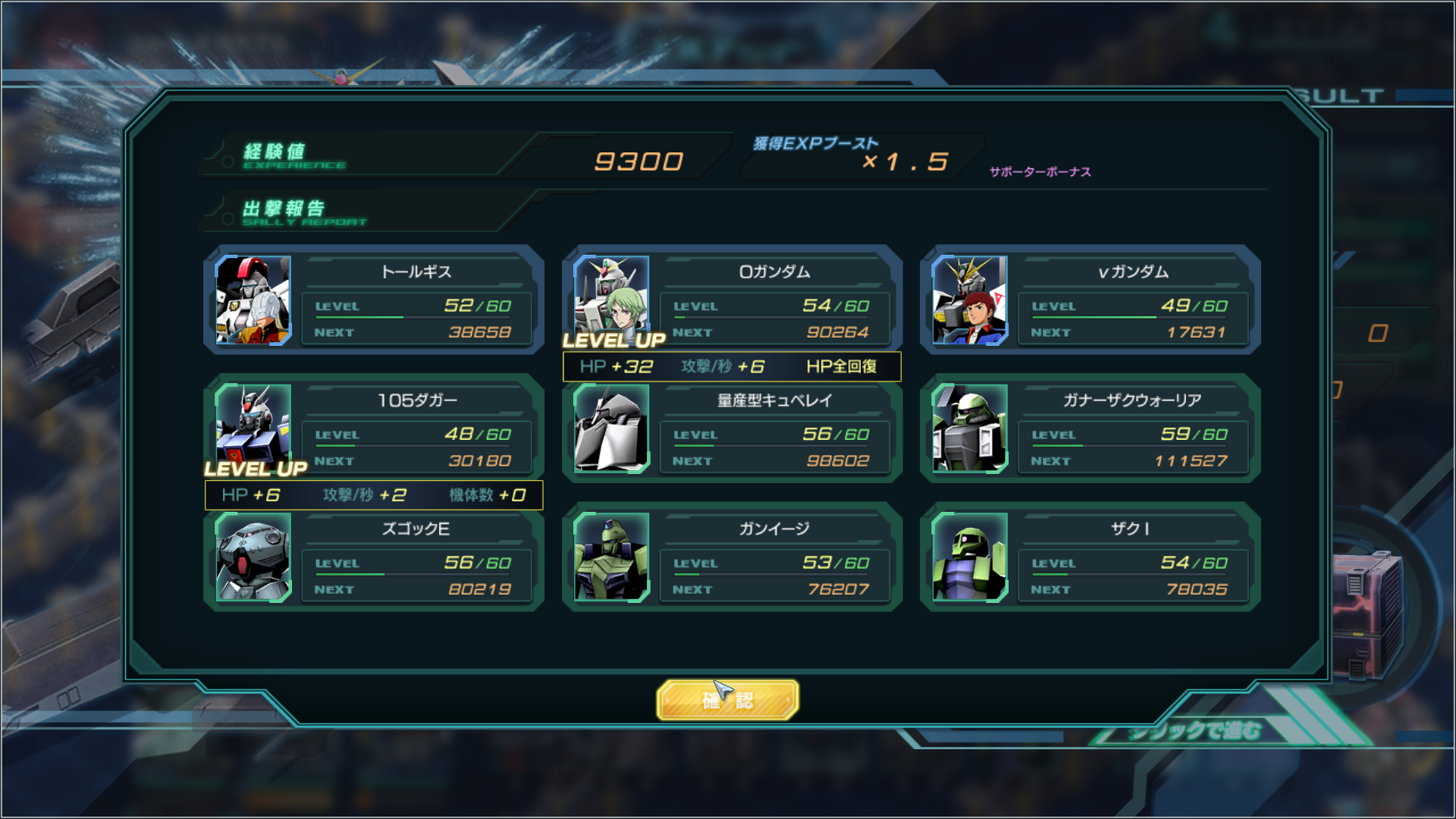Image resolution: width=1456 pixels, height=819 pixels.
Task: Select the 105ダガー unit card
Action: [374, 428]
